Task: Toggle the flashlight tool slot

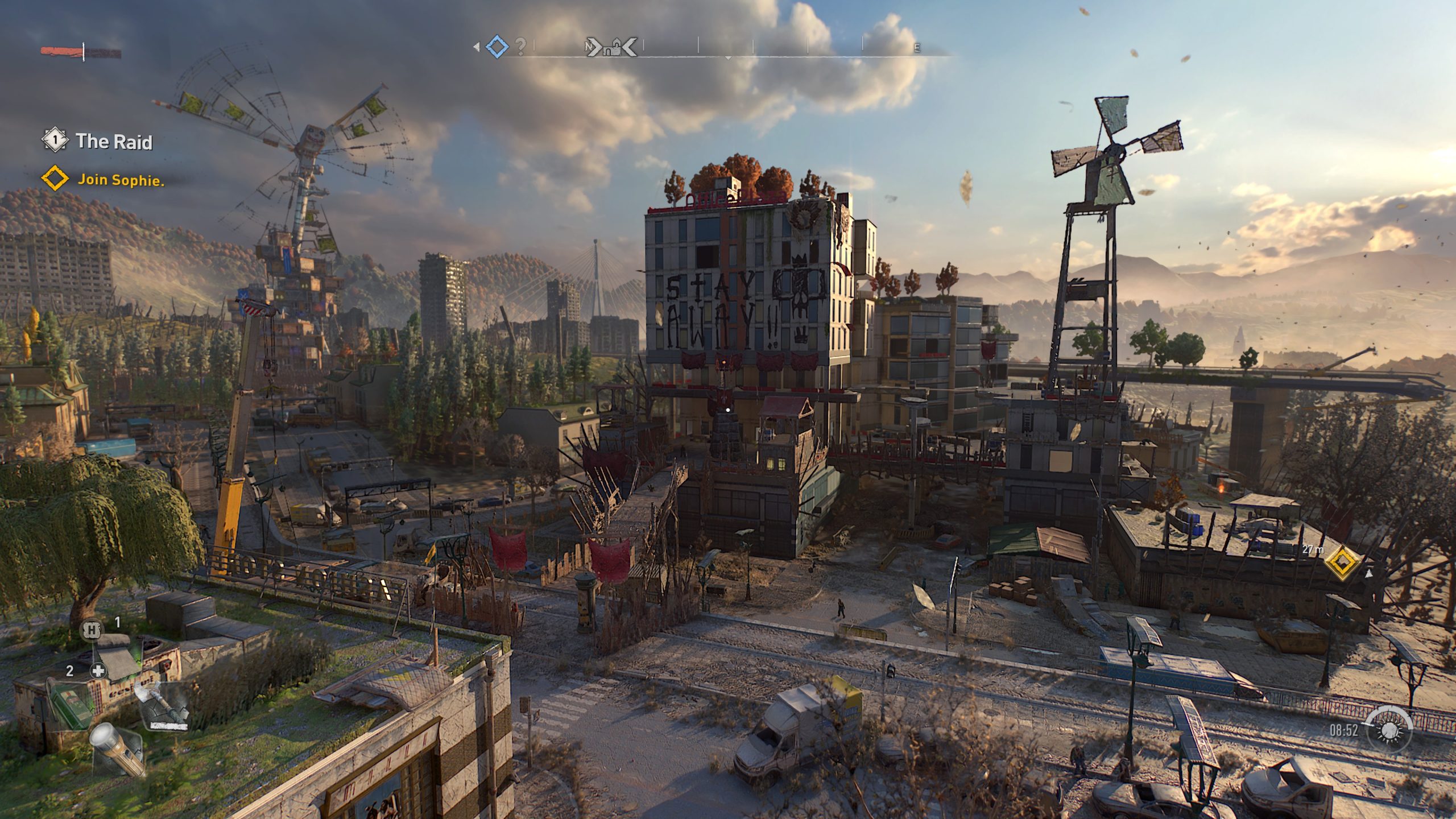Action: [x=115, y=747]
